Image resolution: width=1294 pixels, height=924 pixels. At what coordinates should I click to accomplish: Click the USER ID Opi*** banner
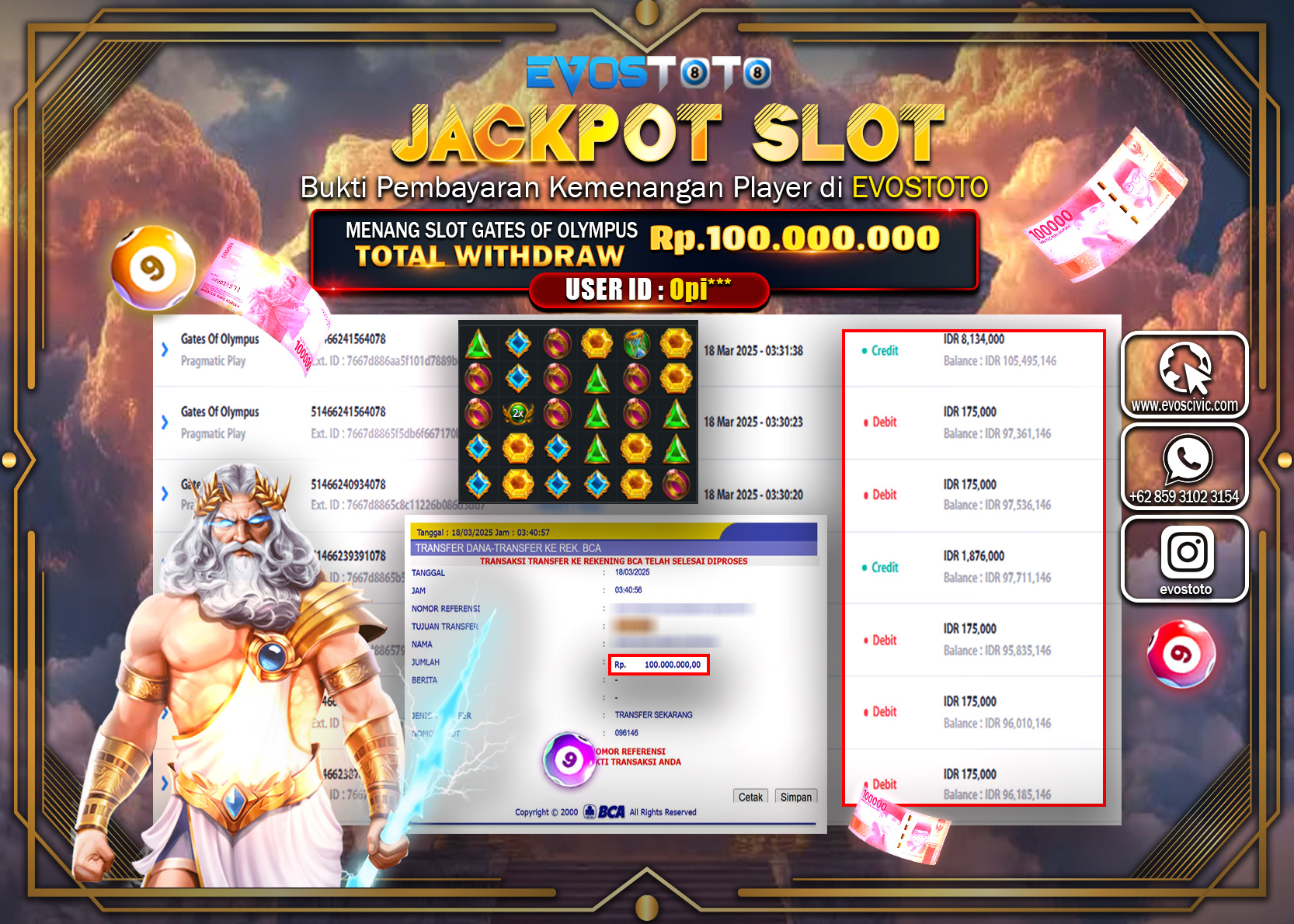[647, 290]
